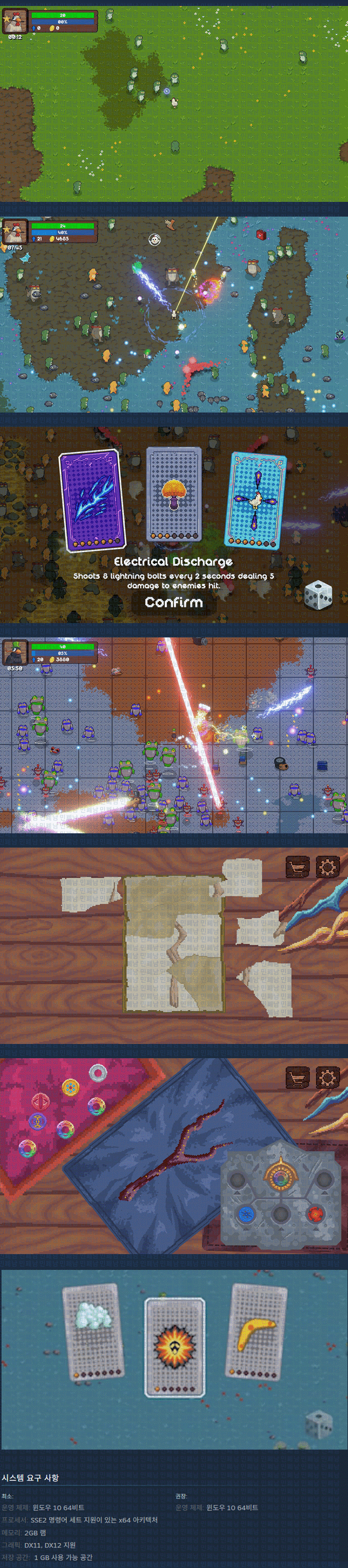Choose the purple Electrical Discharge lightning card
The image size is (348, 1568).
(x=92, y=500)
